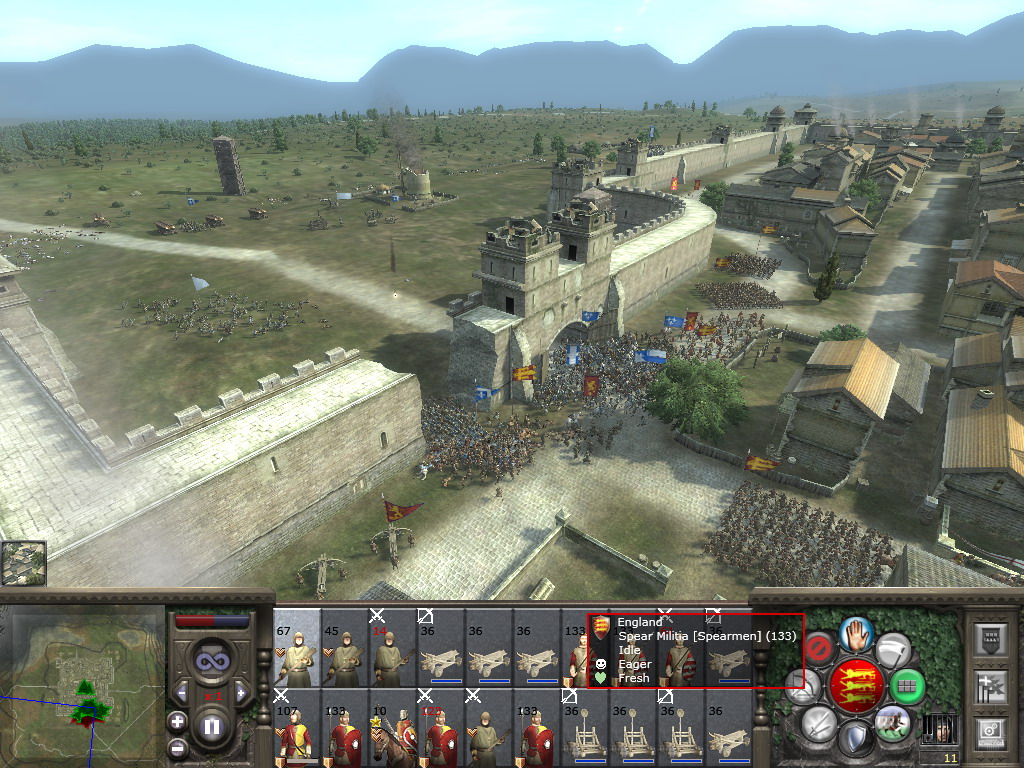Increase the battle speed
This screenshot has height=768, width=1024.
[x=240, y=693]
